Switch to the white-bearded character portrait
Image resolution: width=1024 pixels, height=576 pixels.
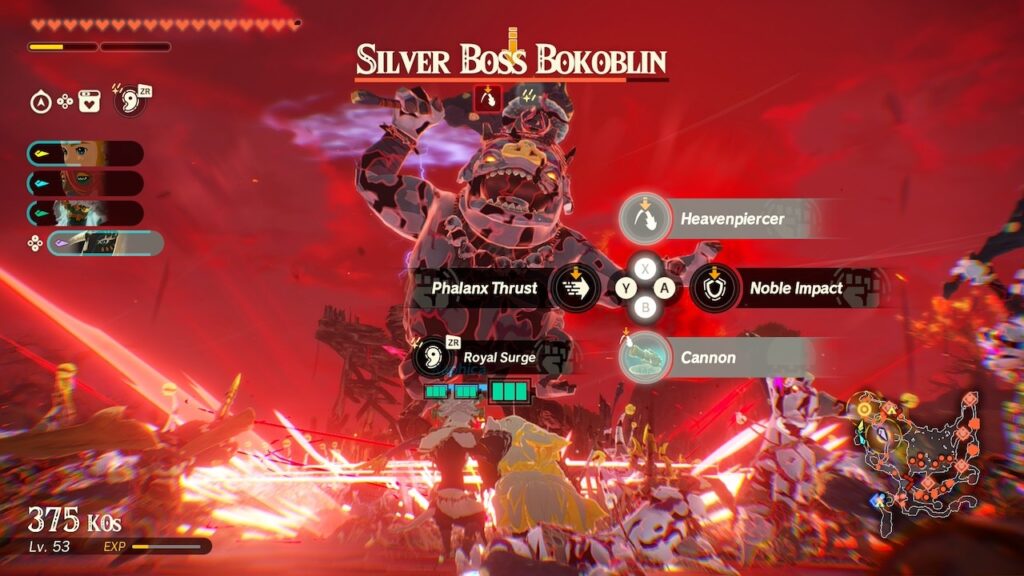pyautogui.click(x=84, y=213)
